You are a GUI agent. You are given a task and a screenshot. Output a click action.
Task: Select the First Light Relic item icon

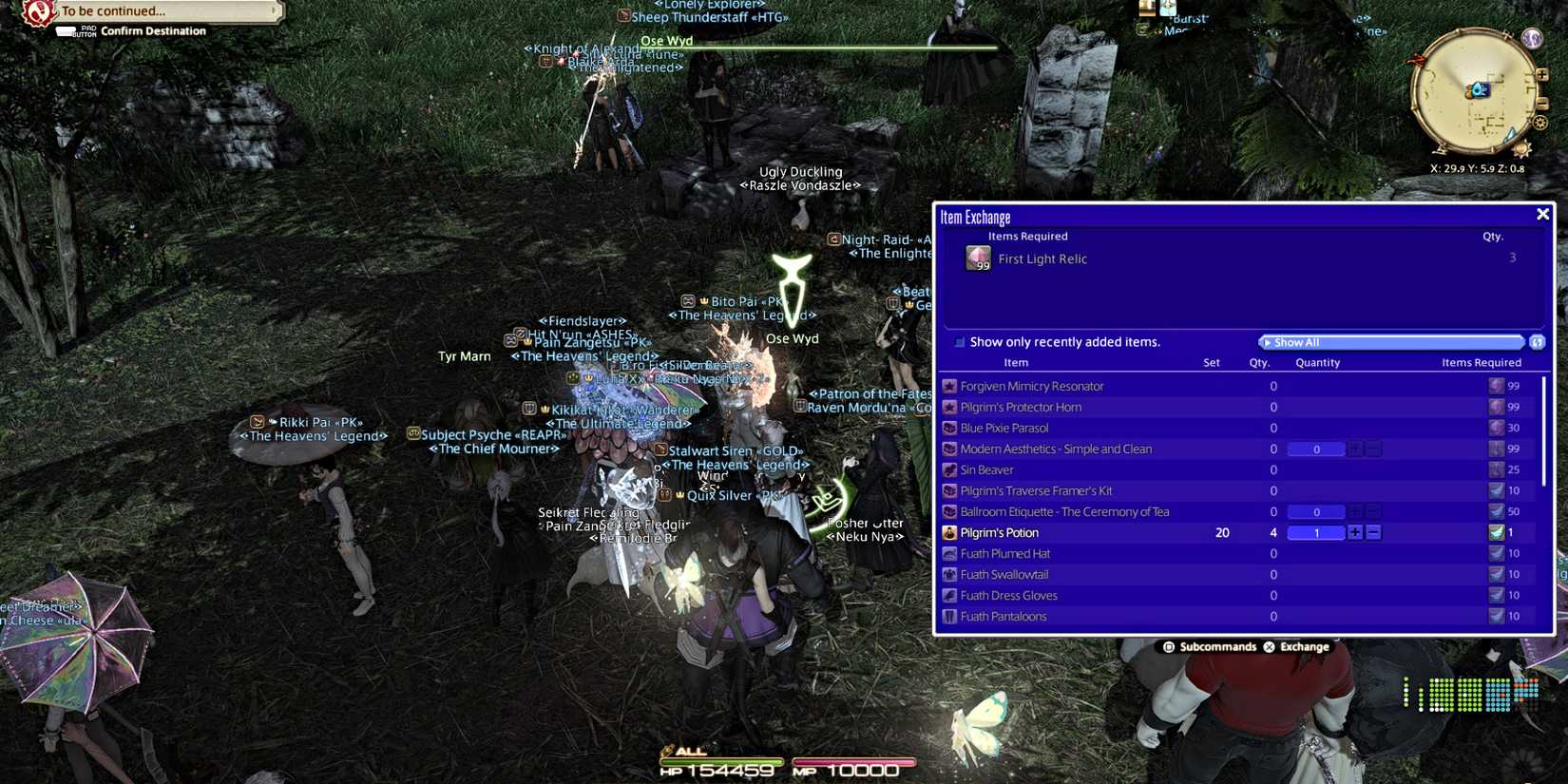click(x=978, y=258)
